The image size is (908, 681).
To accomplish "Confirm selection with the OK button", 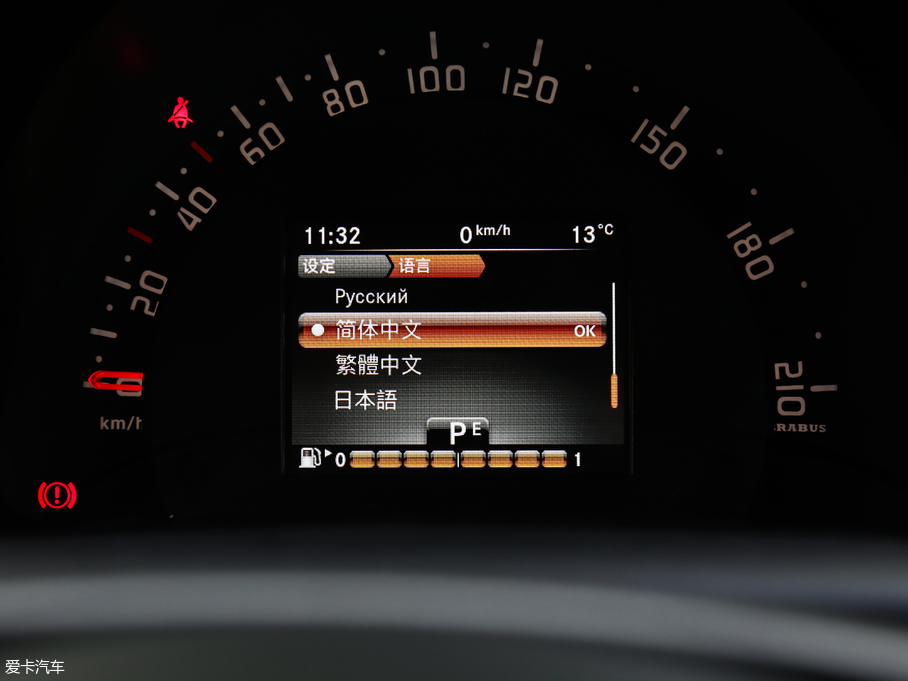I will click(x=584, y=331).
